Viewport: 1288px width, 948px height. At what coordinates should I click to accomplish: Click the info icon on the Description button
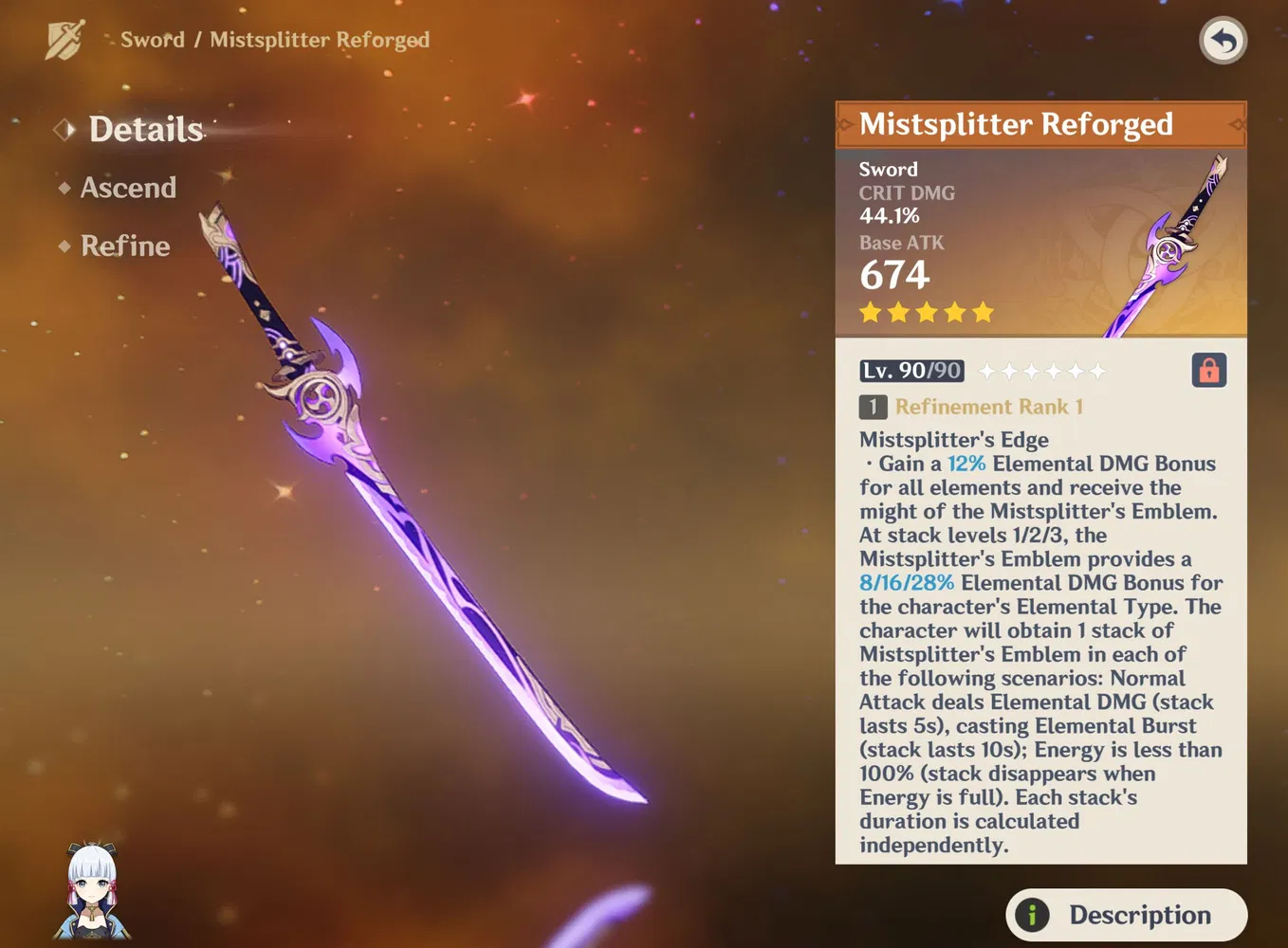pos(1030,915)
